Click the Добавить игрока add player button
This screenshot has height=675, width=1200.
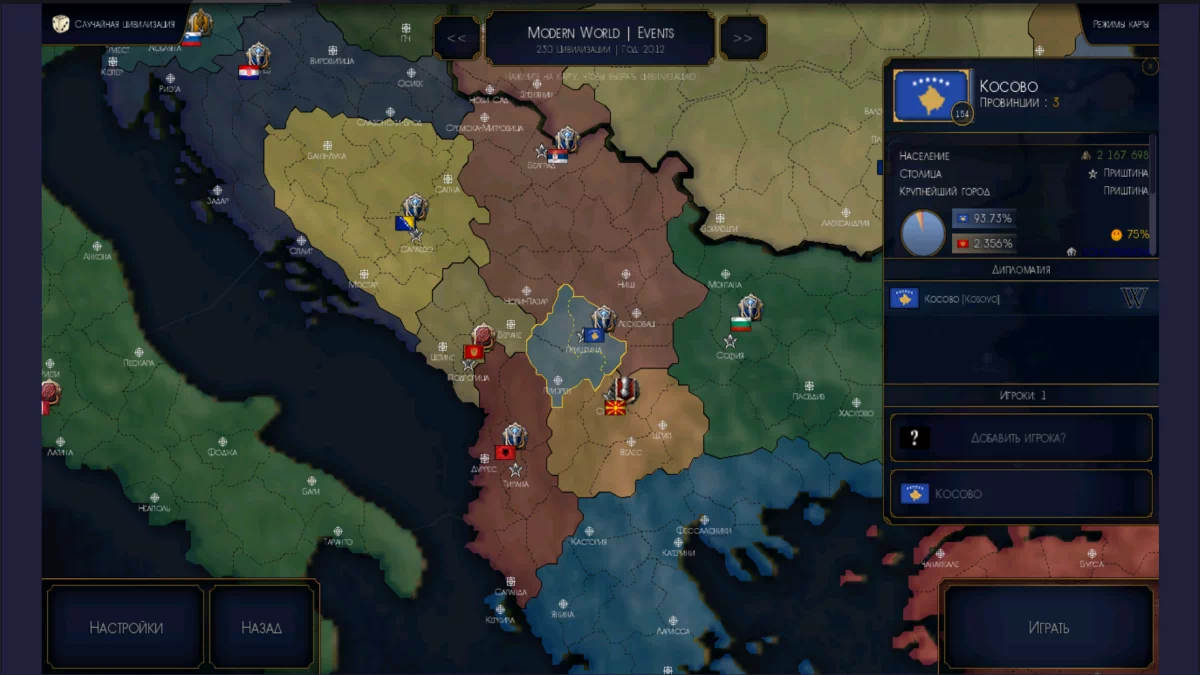tap(1020, 438)
